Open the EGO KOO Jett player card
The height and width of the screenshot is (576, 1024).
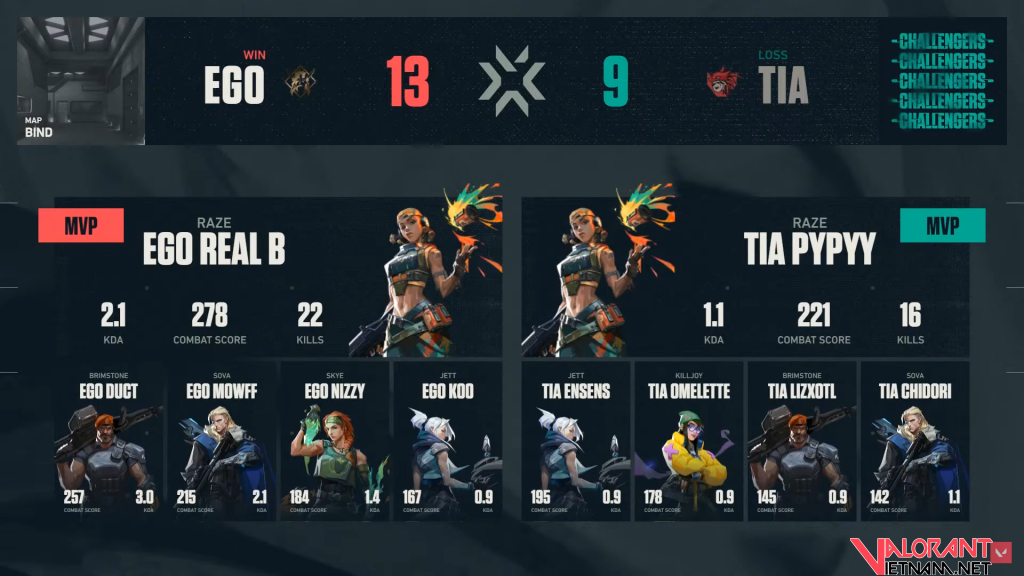point(447,440)
